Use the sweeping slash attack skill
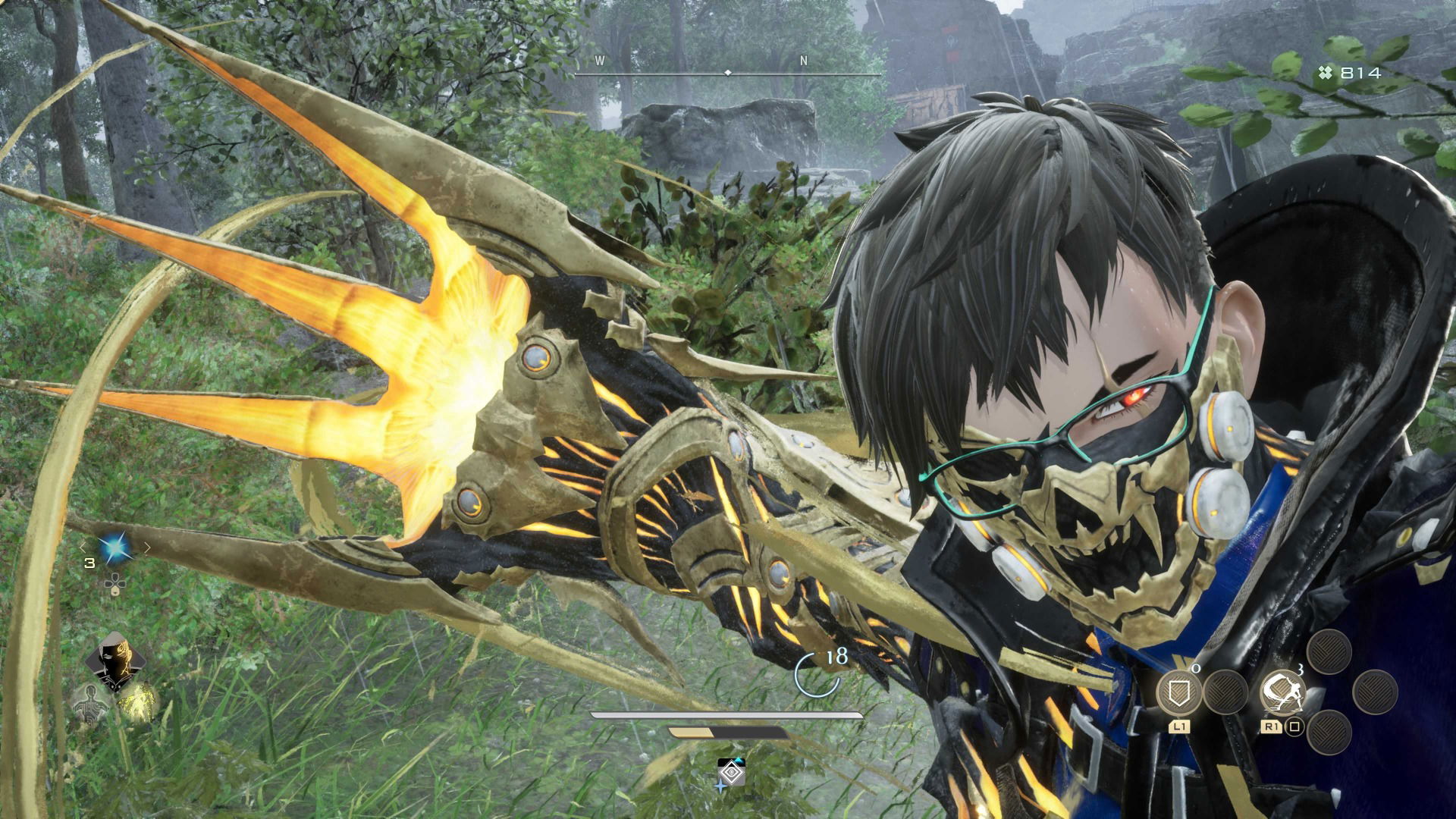 click(x=1282, y=692)
